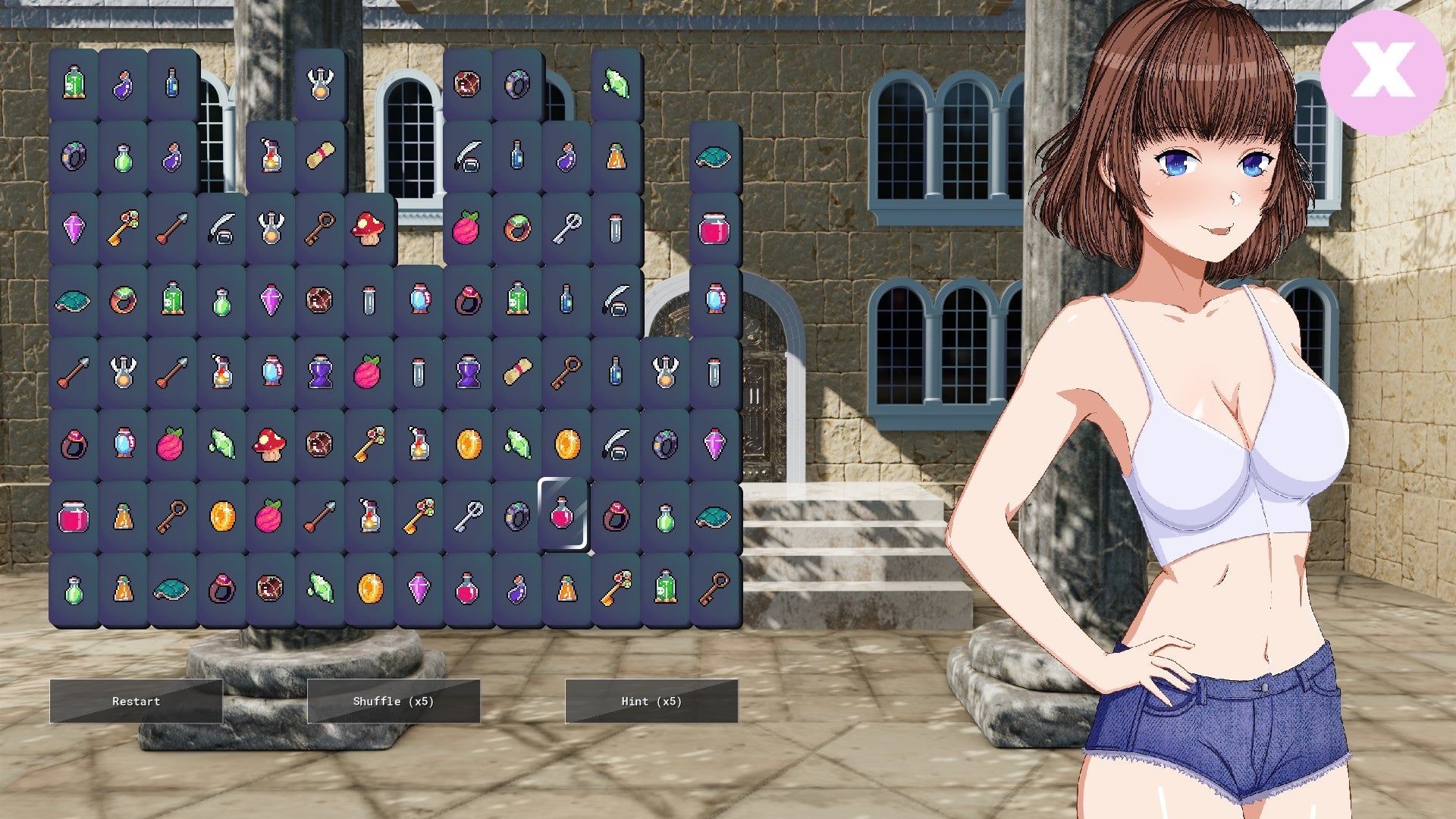The width and height of the screenshot is (1456, 819).
Task: Request a hint with Hint (x5)
Action: coord(651,701)
